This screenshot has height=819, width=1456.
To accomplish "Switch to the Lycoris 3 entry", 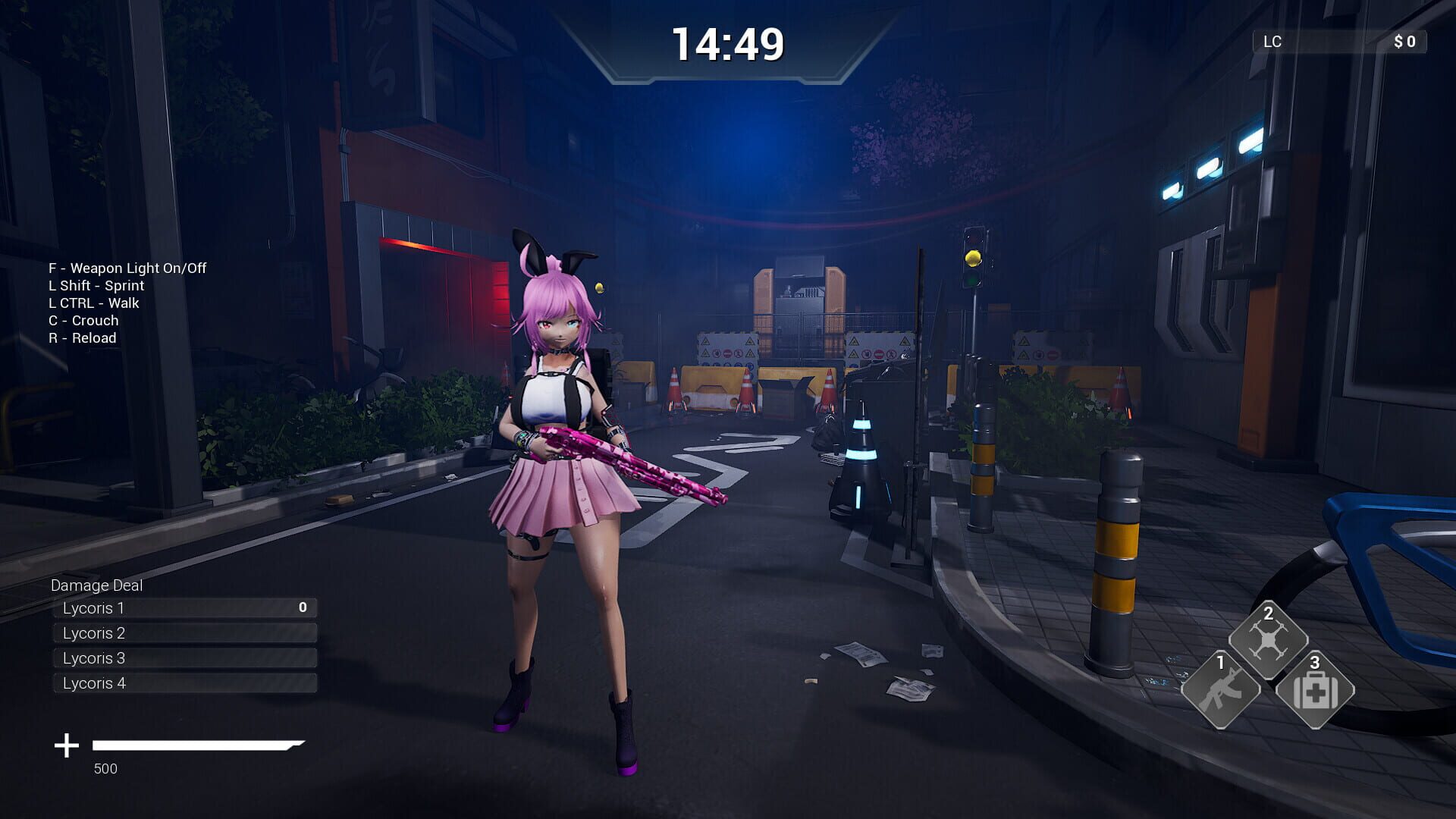I will (x=184, y=657).
